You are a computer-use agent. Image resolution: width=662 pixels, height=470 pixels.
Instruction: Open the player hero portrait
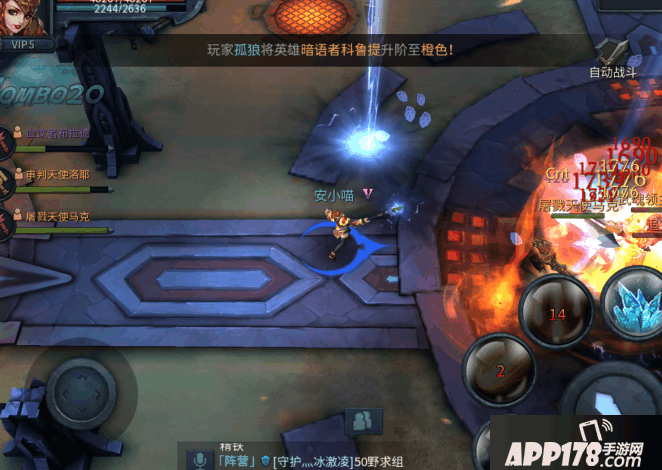pos(26,17)
